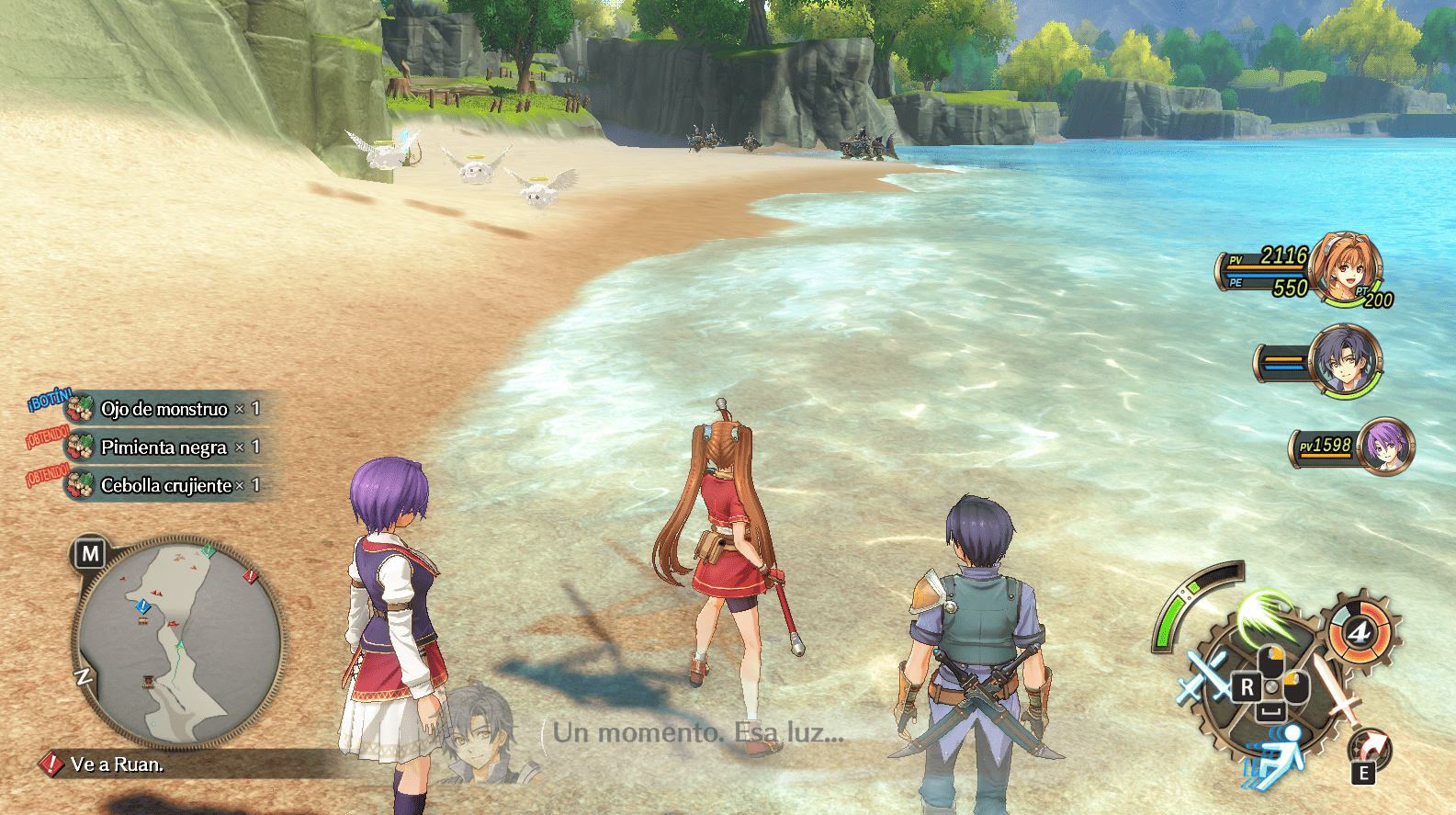Select the 'Ve a Ruan.' objective tracker
This screenshot has height=815, width=1456.
[117, 764]
